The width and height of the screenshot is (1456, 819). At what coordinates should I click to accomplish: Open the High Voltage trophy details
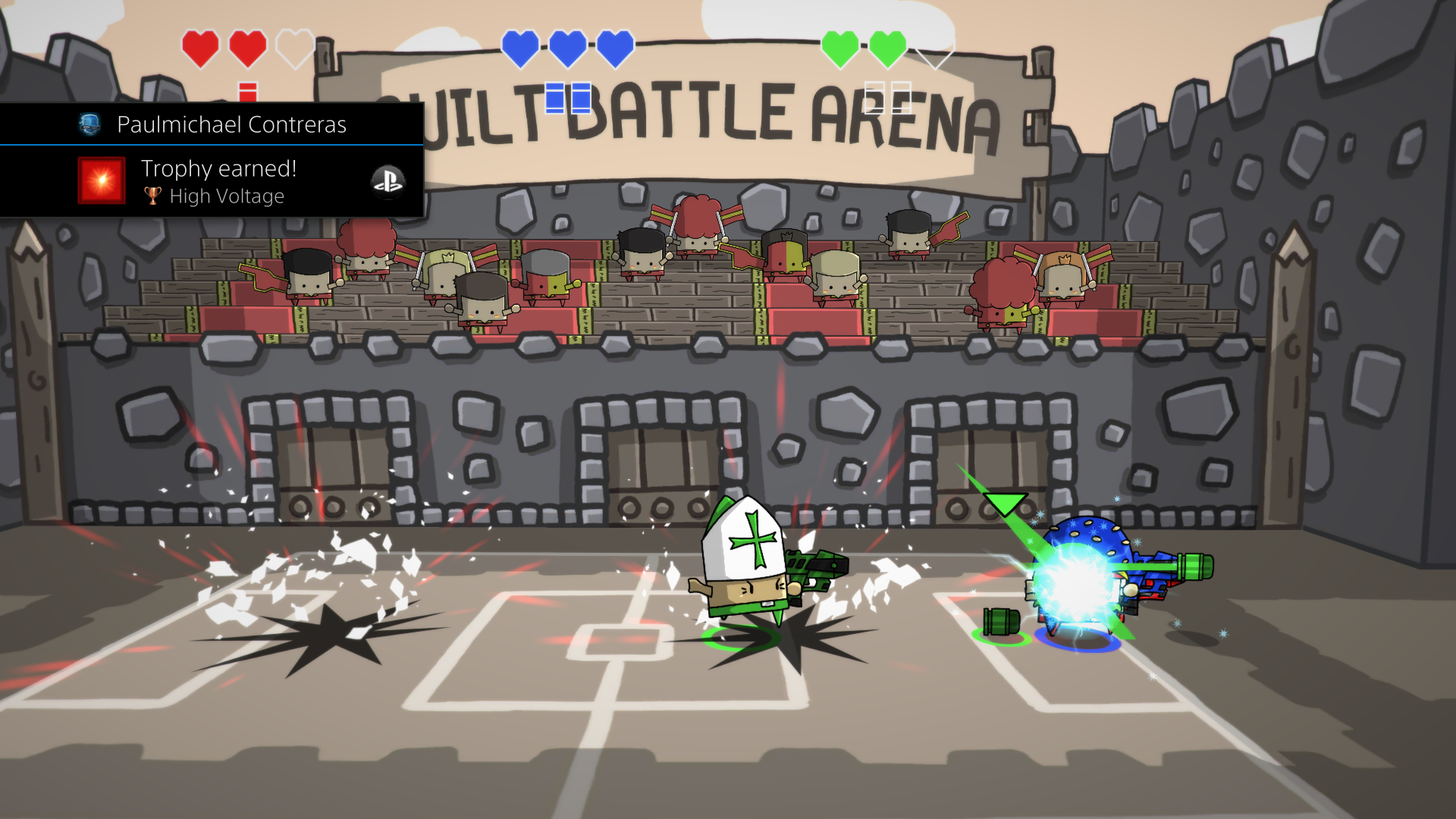point(227,196)
